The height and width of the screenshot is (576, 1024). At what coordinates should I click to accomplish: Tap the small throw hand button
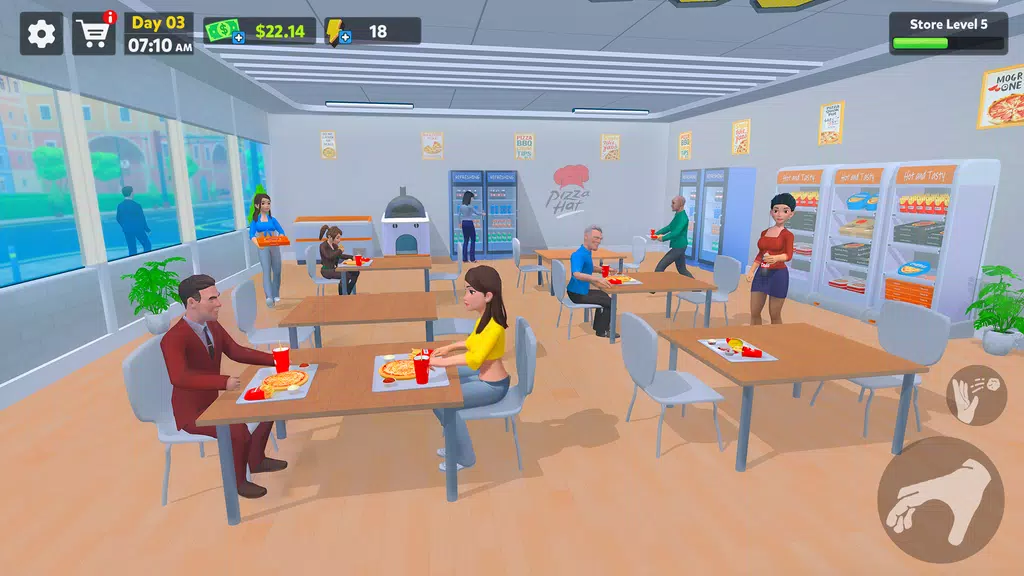point(976,395)
